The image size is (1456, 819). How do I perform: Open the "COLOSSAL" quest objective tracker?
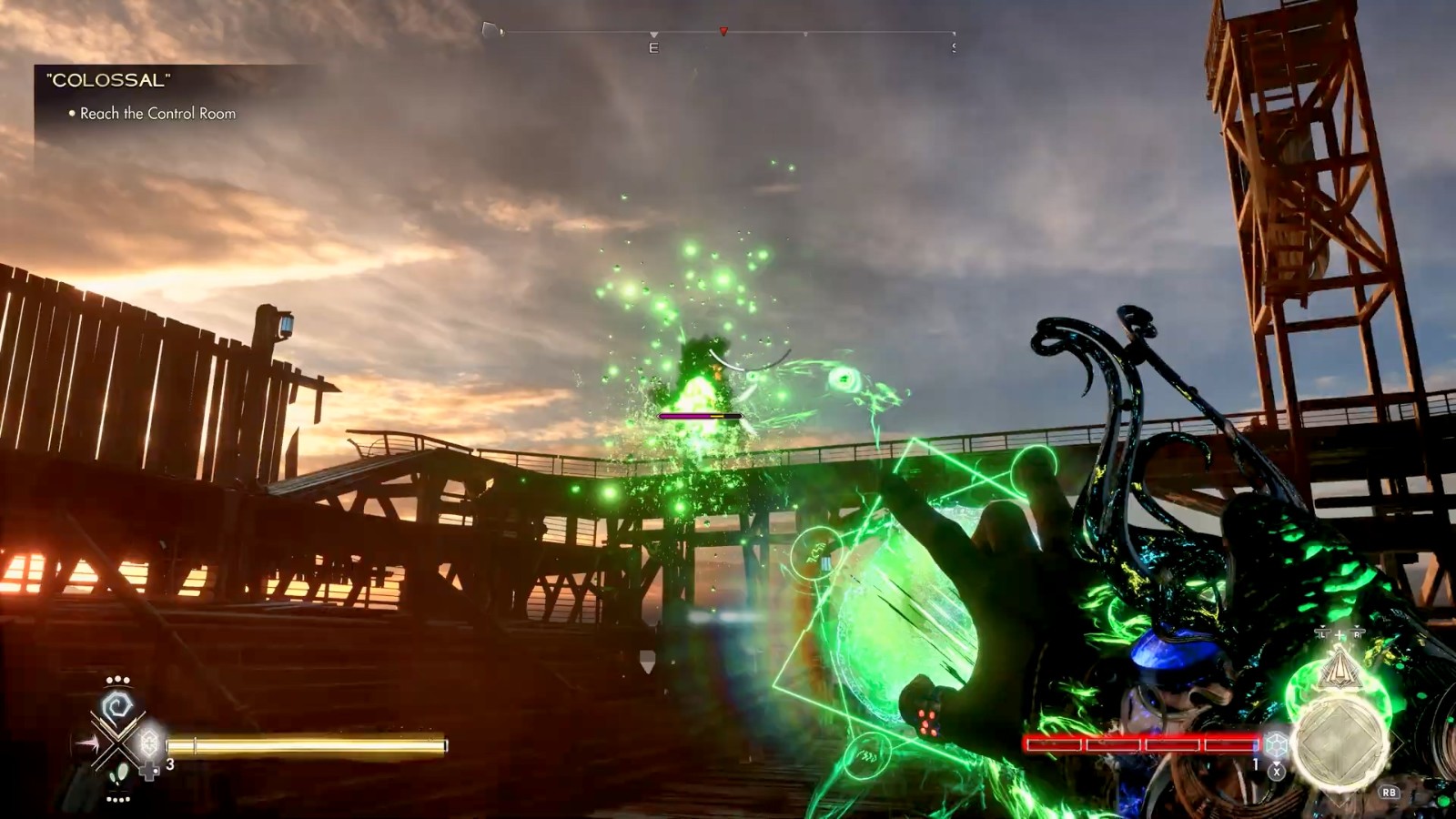point(108,80)
